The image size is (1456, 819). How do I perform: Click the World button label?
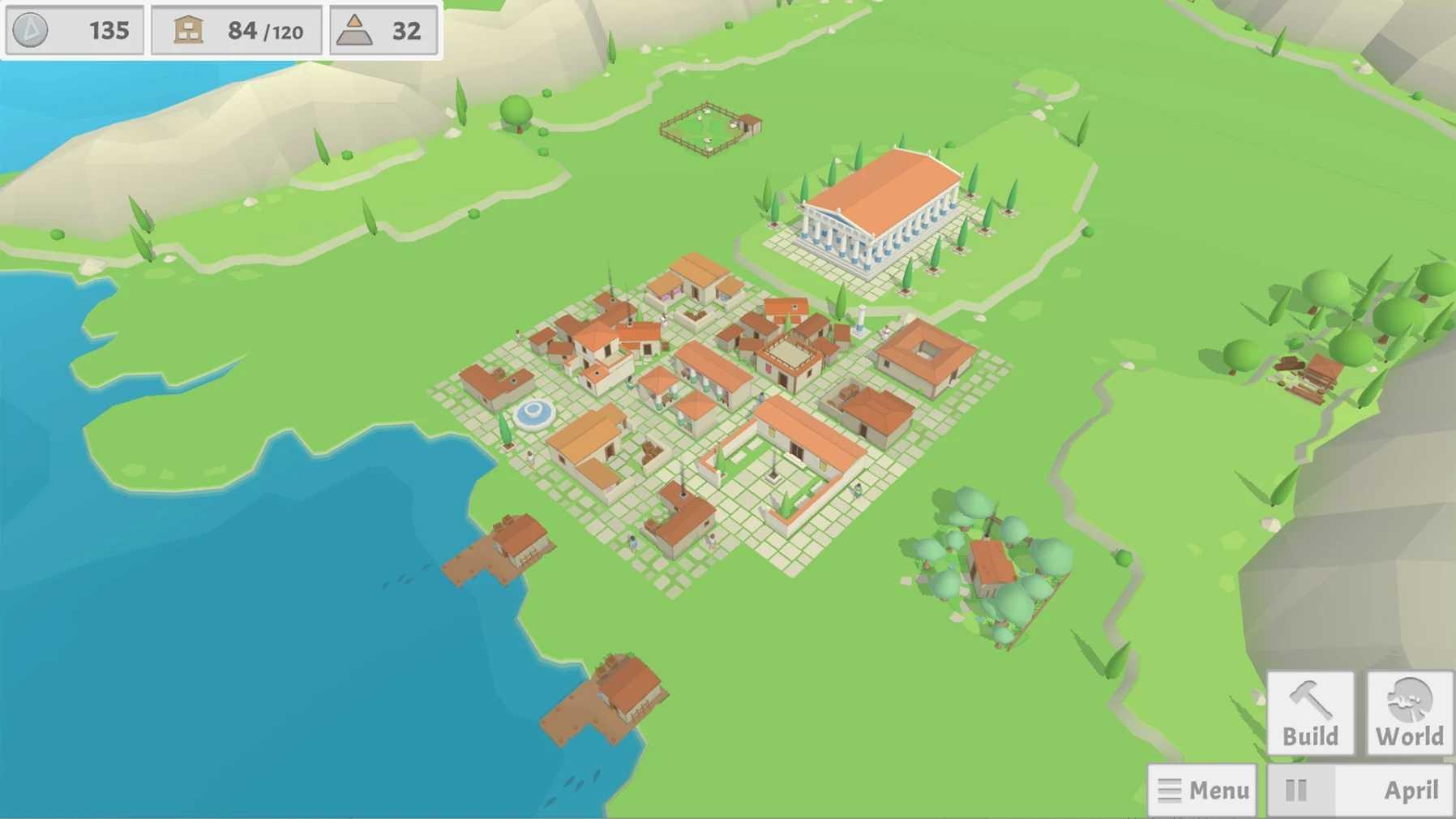(1409, 736)
